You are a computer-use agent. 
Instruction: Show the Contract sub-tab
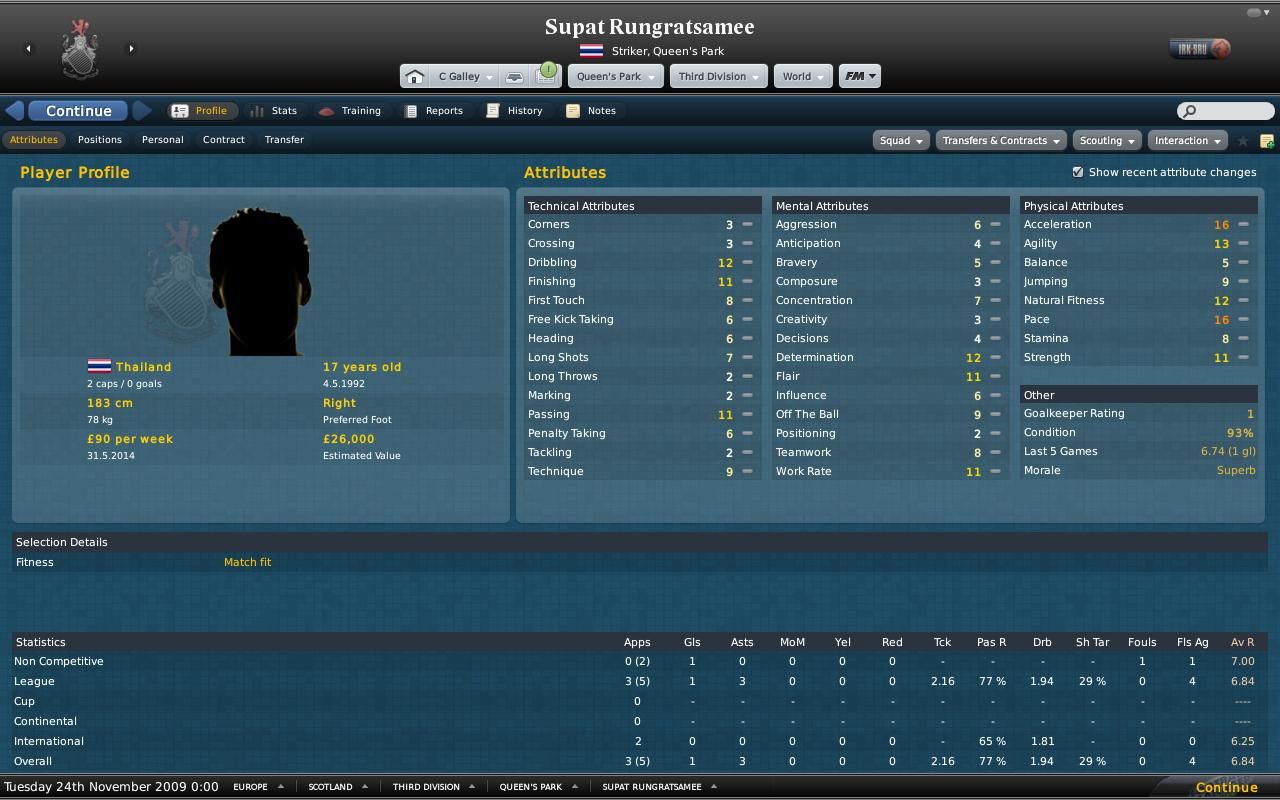click(x=223, y=140)
